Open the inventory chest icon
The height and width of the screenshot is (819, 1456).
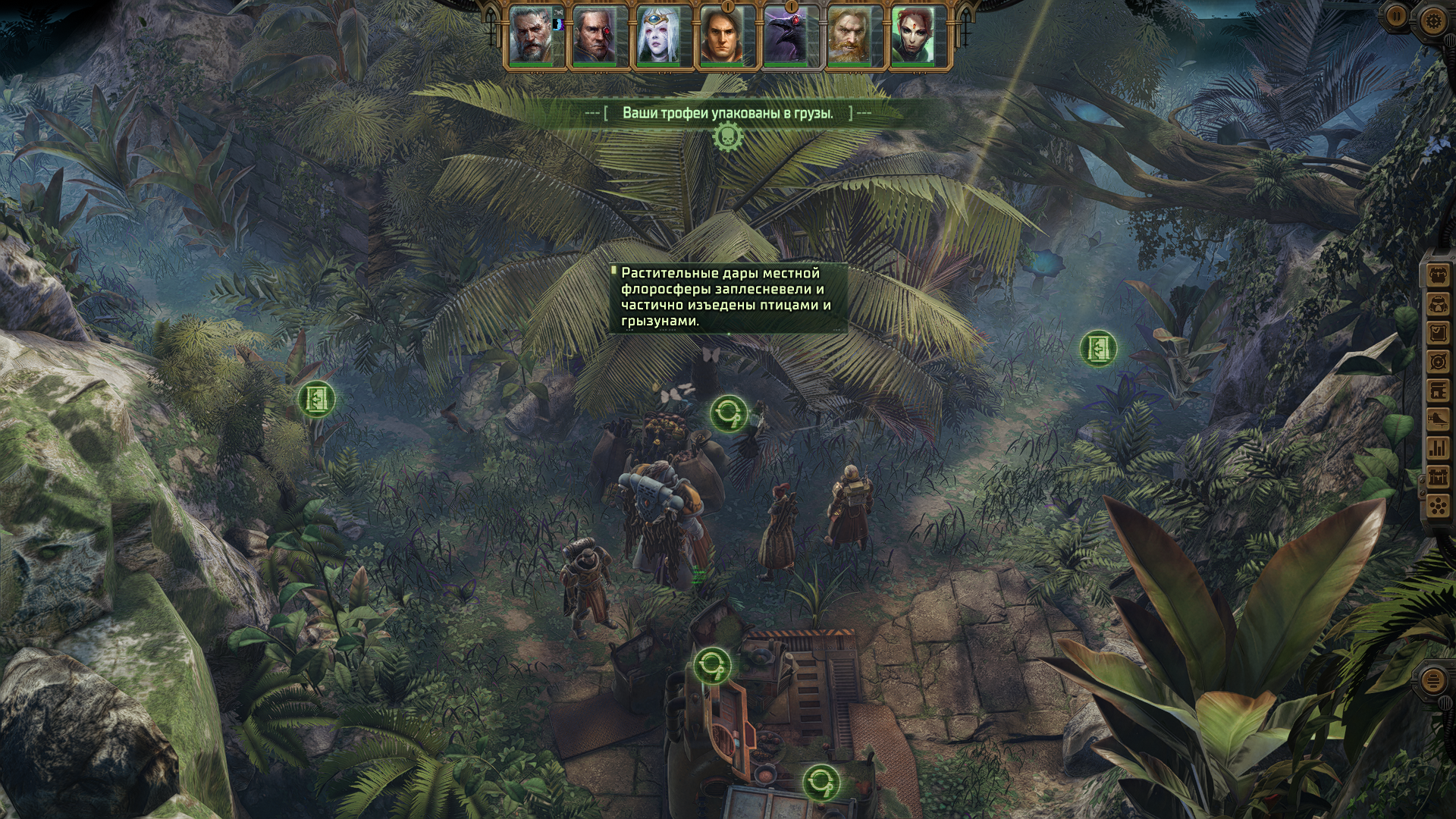click(1437, 275)
